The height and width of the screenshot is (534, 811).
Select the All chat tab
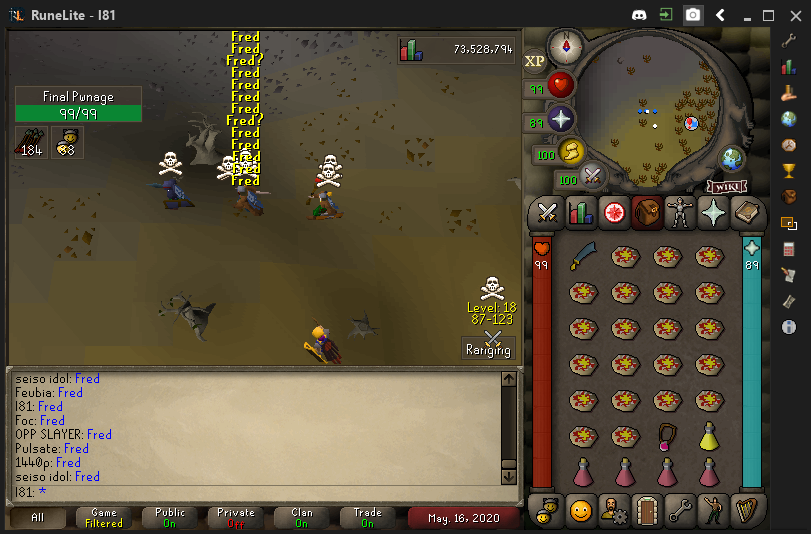click(38, 517)
